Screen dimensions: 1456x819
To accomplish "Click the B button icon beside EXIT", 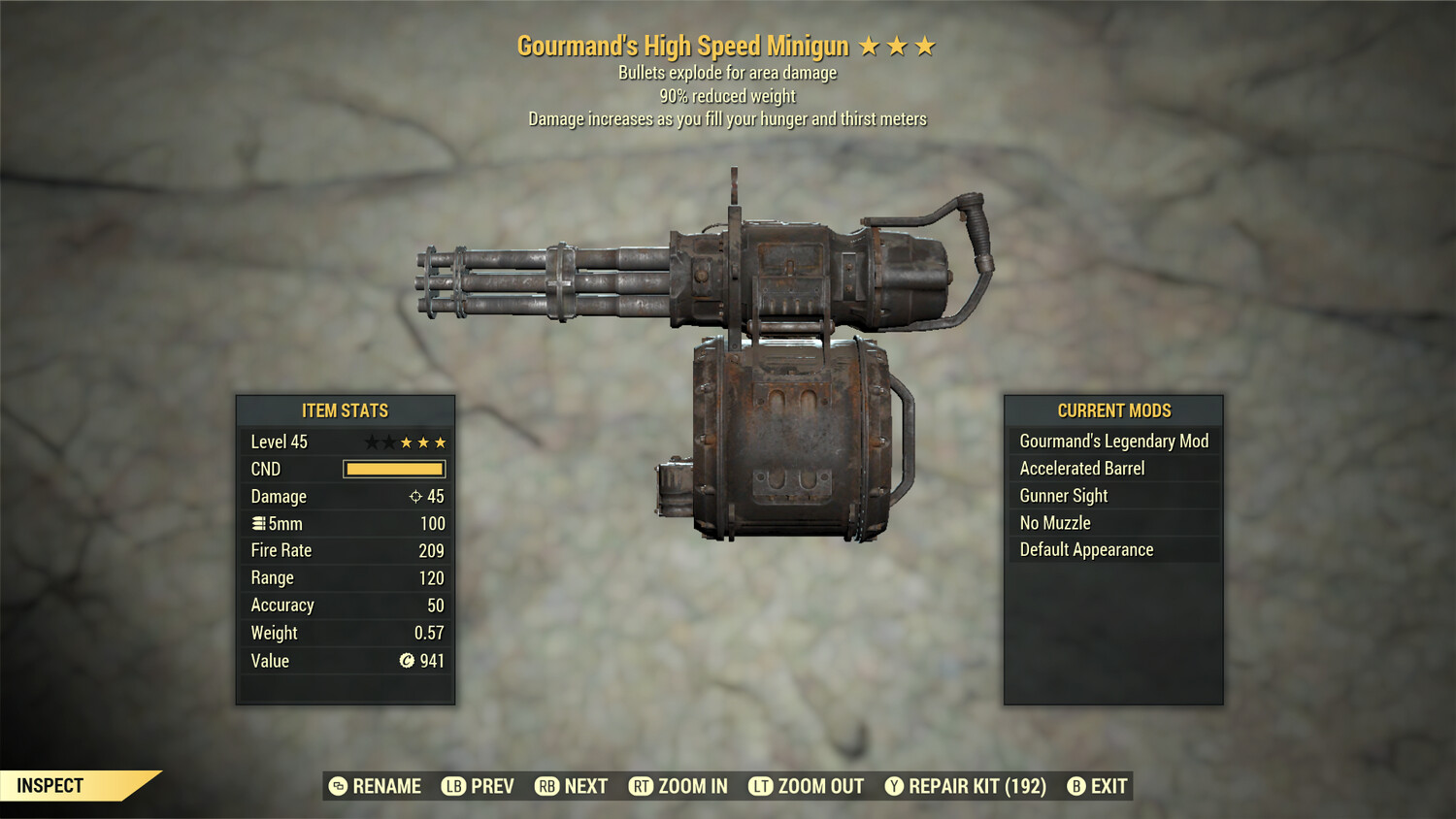I will point(1075,786).
